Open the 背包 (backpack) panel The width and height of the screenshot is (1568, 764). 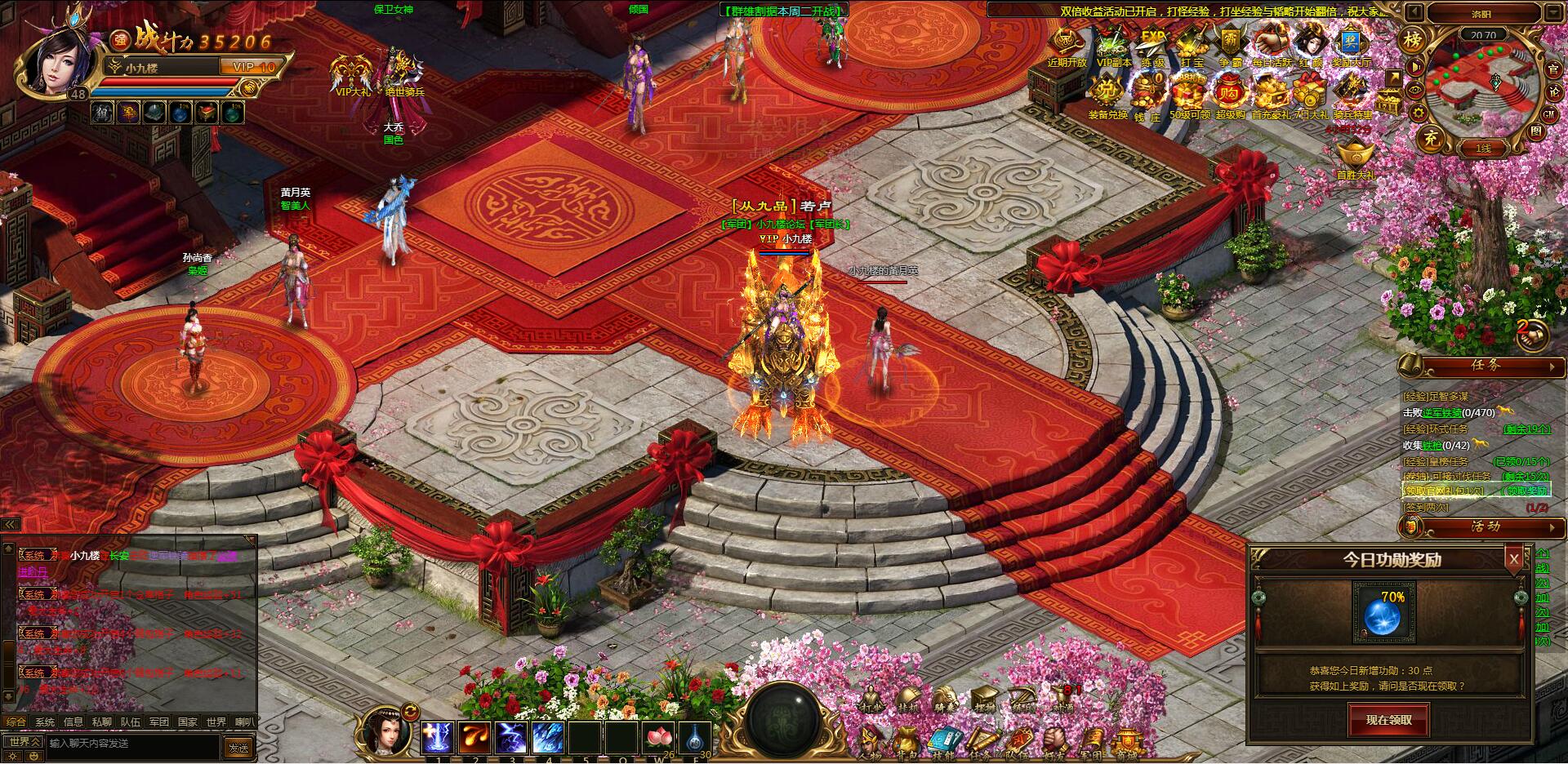coord(906,739)
